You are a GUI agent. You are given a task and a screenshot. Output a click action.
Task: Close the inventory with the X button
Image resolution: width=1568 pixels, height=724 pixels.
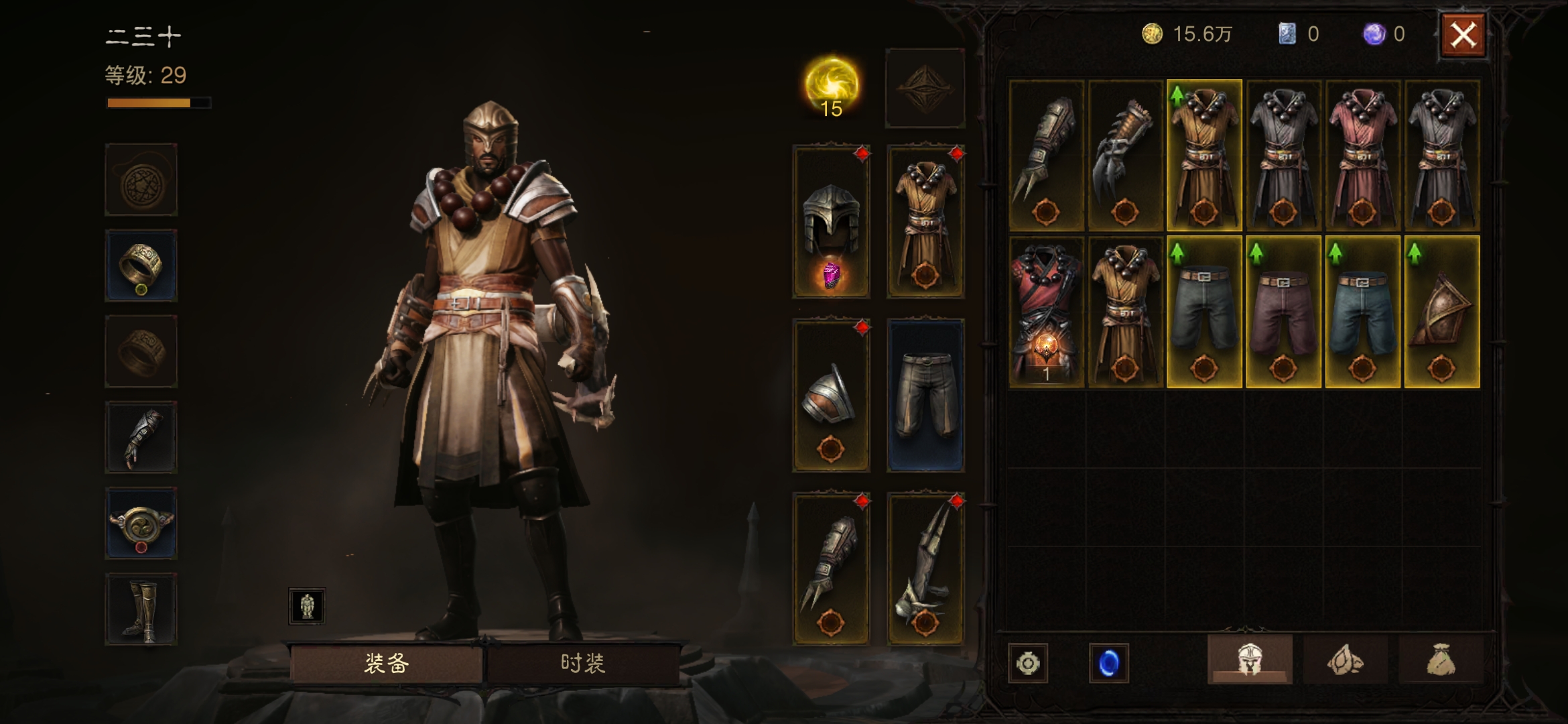click(1463, 35)
